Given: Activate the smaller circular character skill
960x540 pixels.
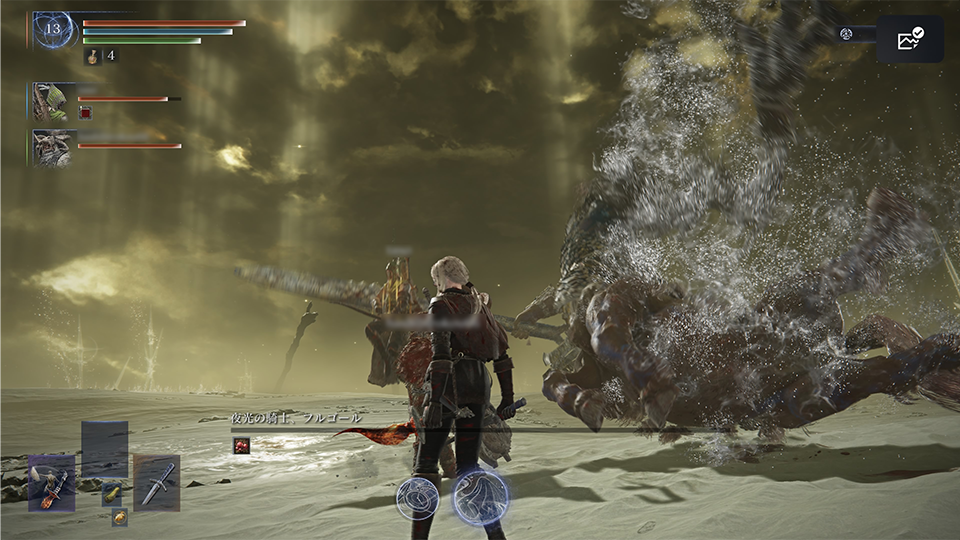Looking at the screenshot, I should [x=417, y=497].
